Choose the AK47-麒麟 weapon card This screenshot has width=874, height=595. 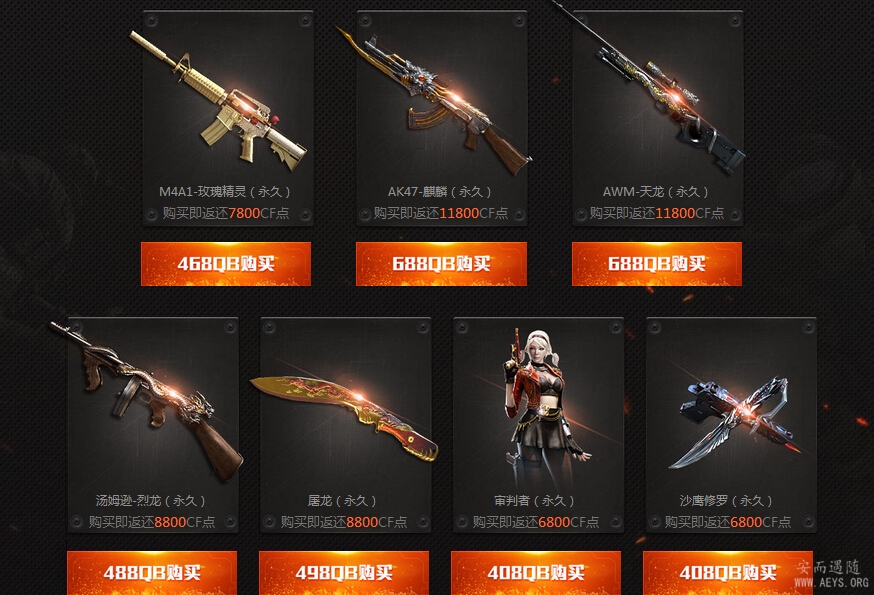[441, 118]
